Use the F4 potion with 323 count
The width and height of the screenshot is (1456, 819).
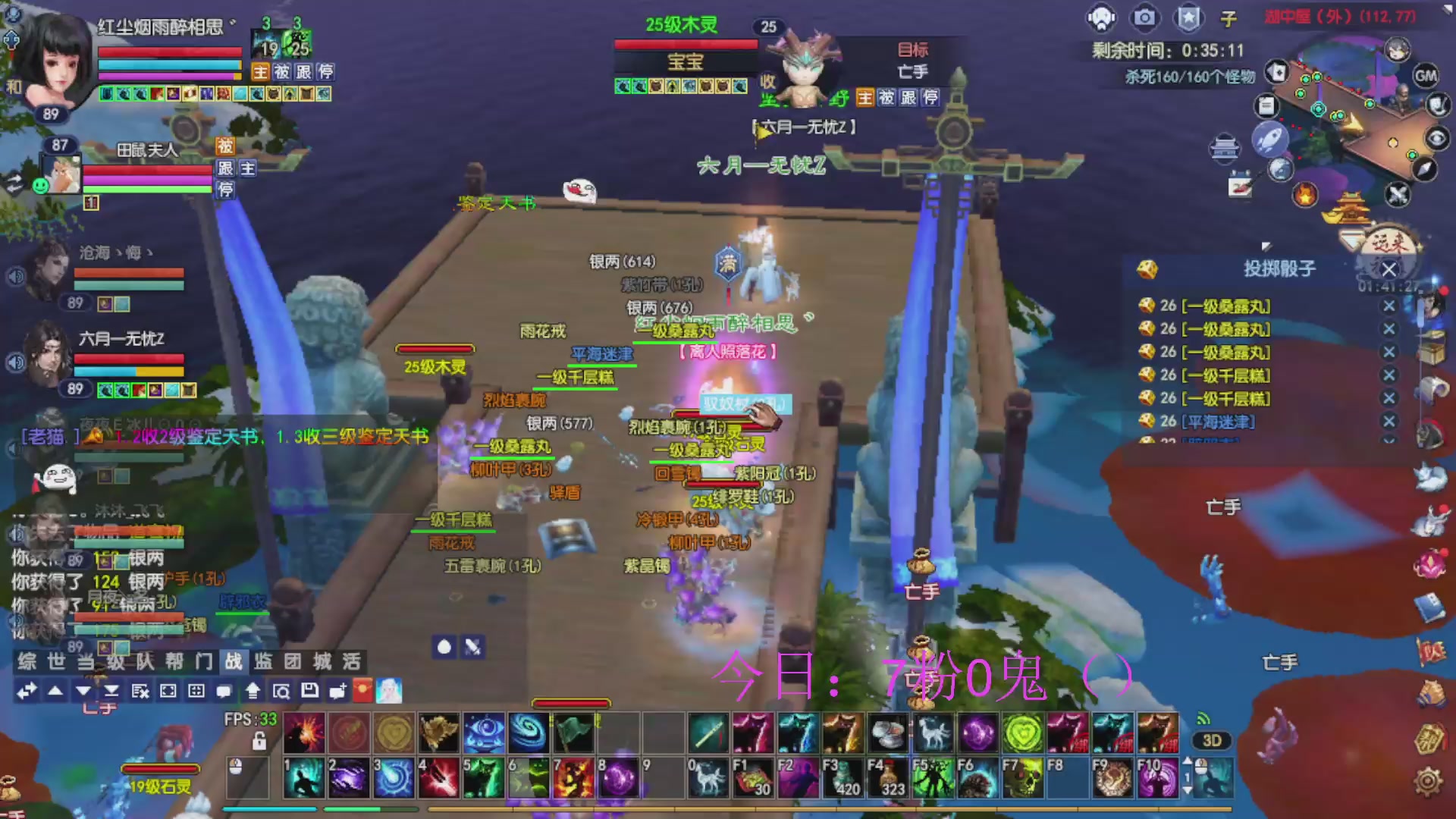886,778
